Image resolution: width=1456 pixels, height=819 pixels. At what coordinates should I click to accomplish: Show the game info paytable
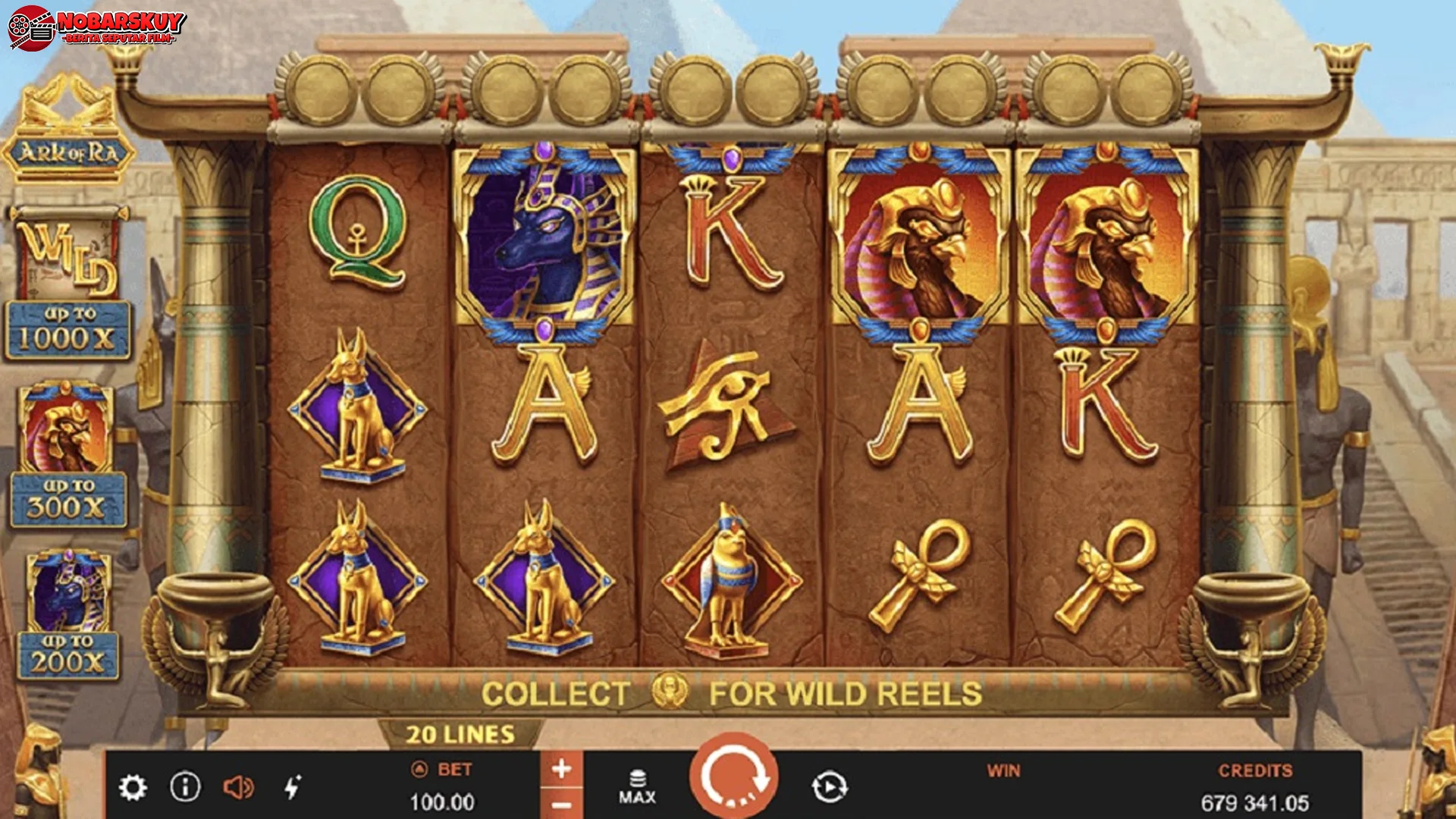(185, 787)
